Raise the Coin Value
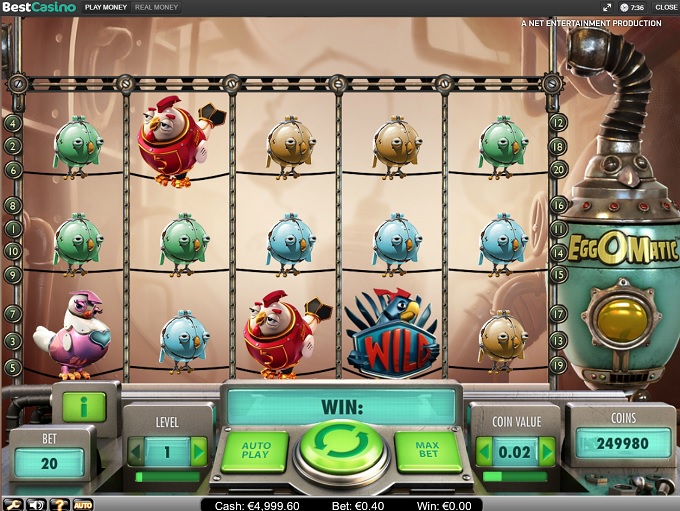 click(546, 451)
